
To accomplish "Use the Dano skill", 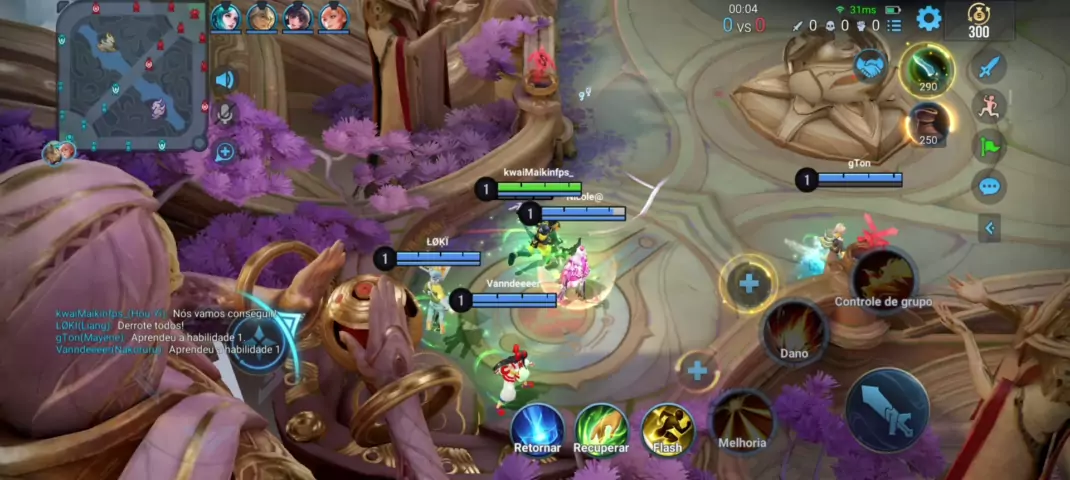I will 795,329.
